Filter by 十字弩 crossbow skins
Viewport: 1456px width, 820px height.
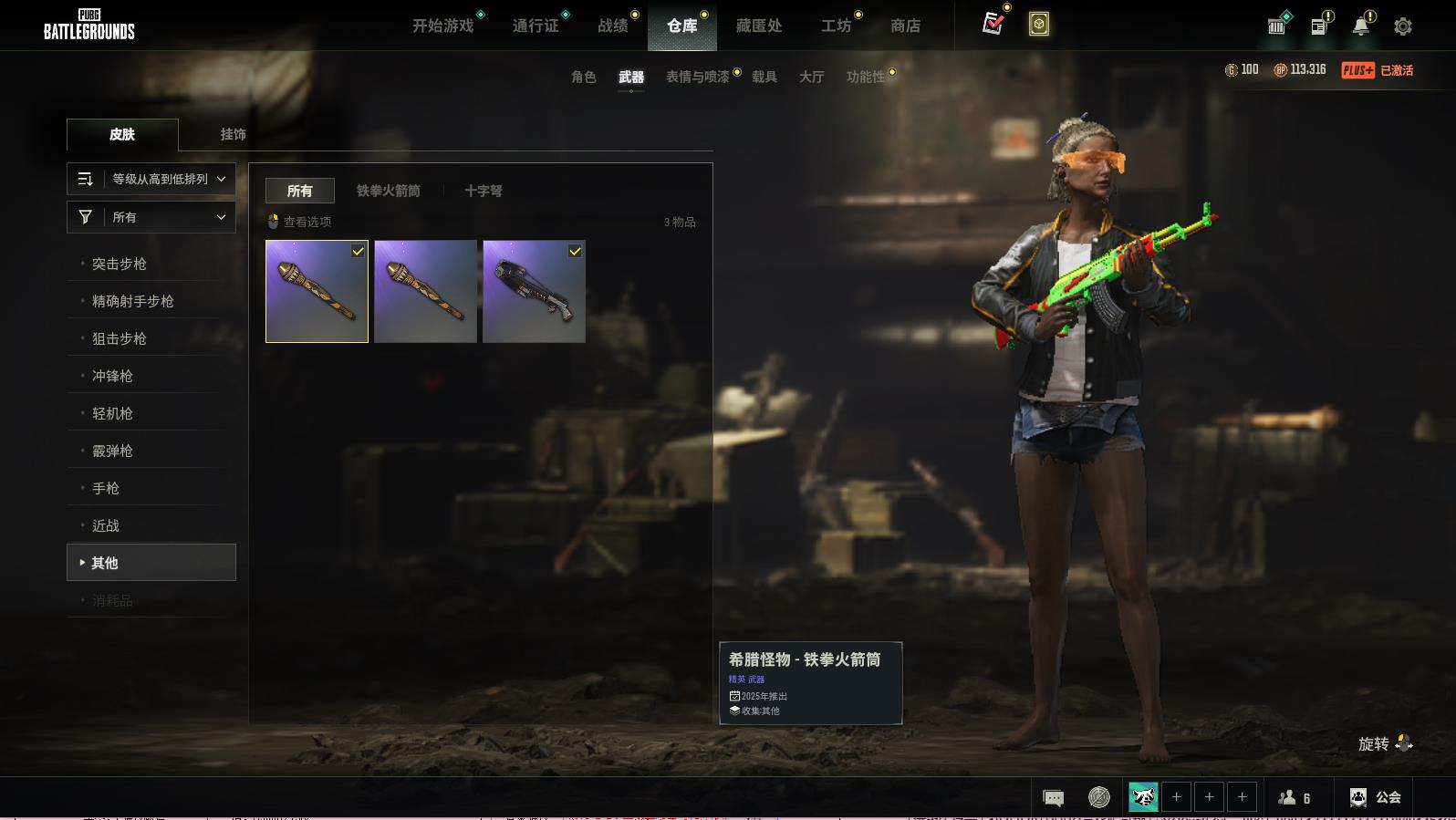484,191
